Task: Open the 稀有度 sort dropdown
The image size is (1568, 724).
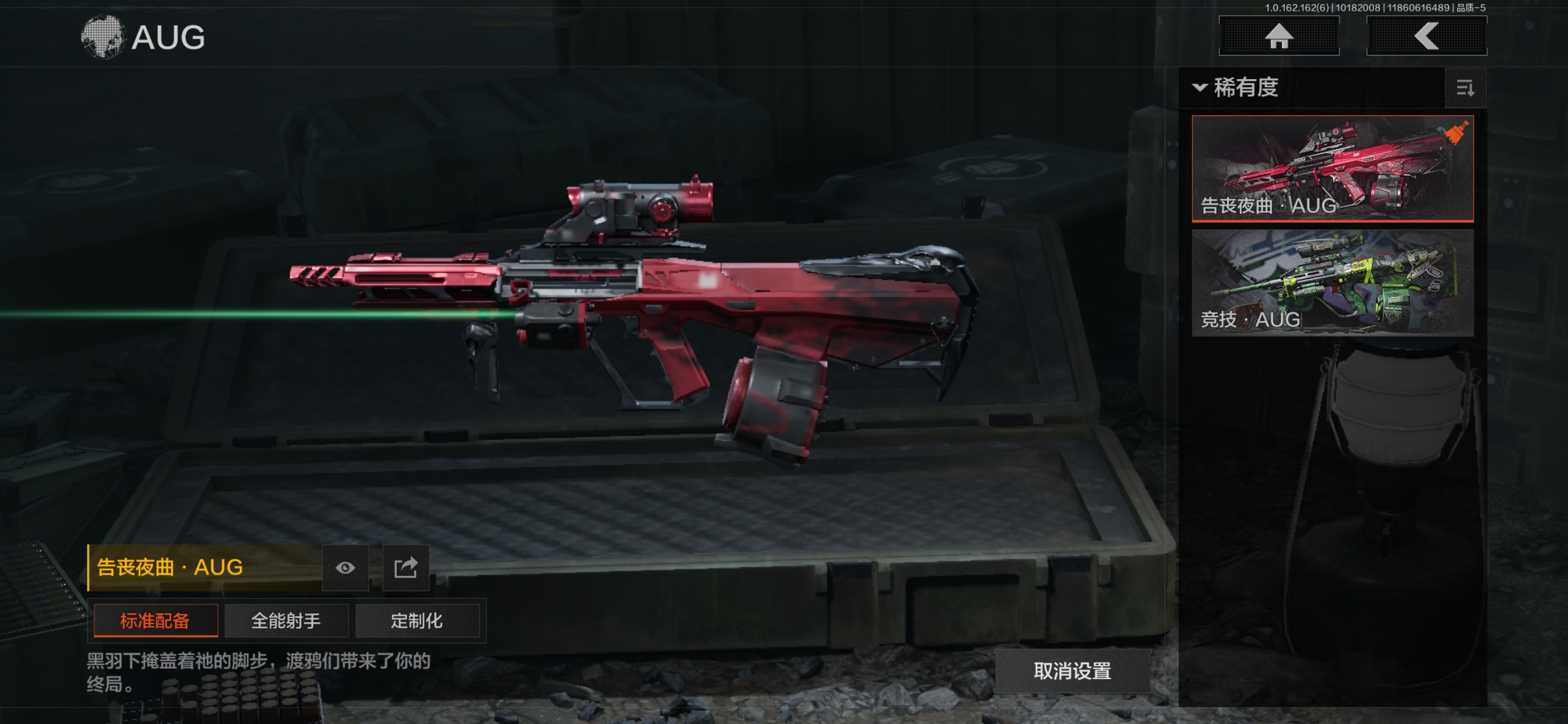Action: 1236,88
